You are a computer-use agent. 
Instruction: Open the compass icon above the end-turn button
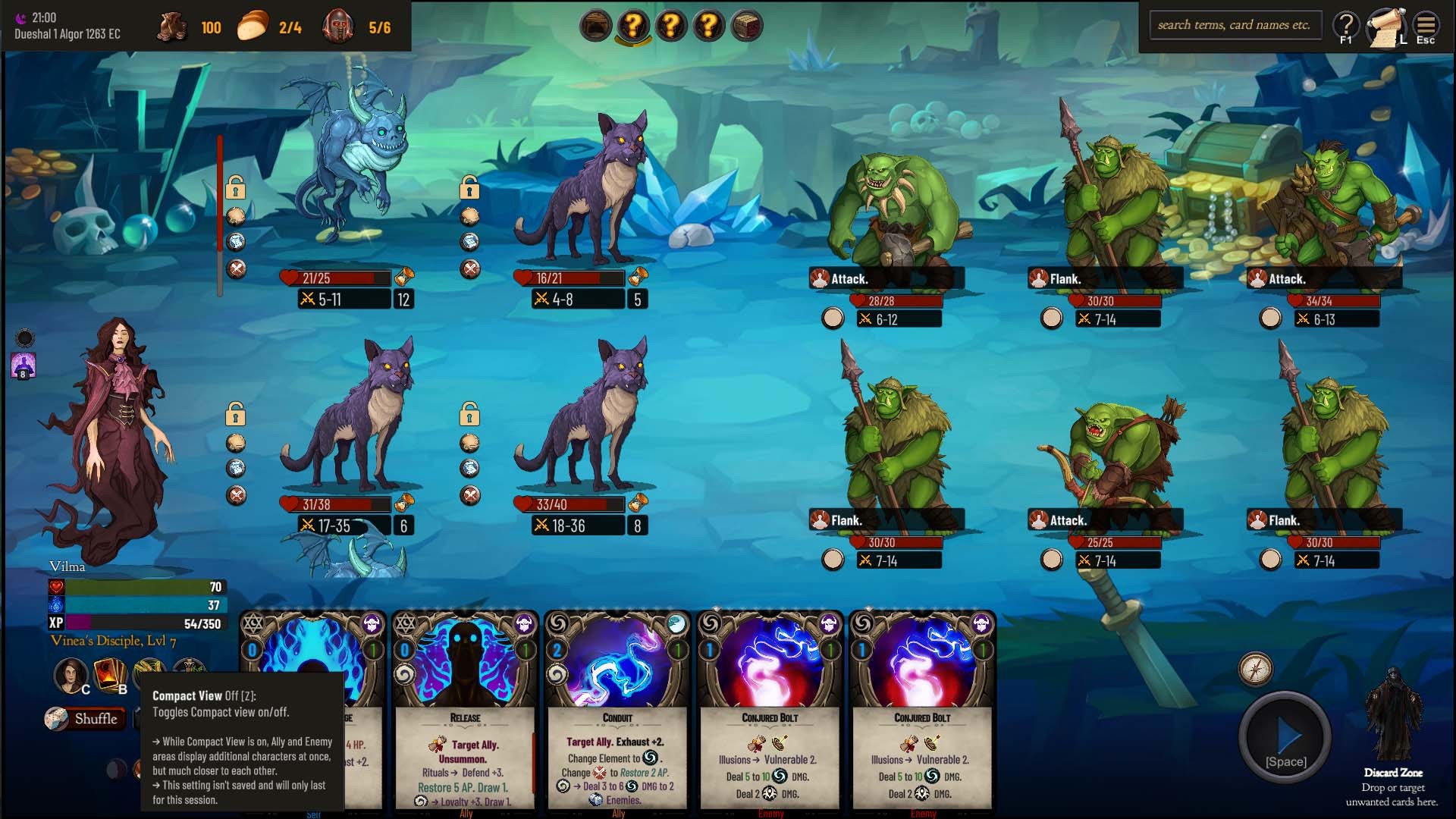coord(1255,669)
